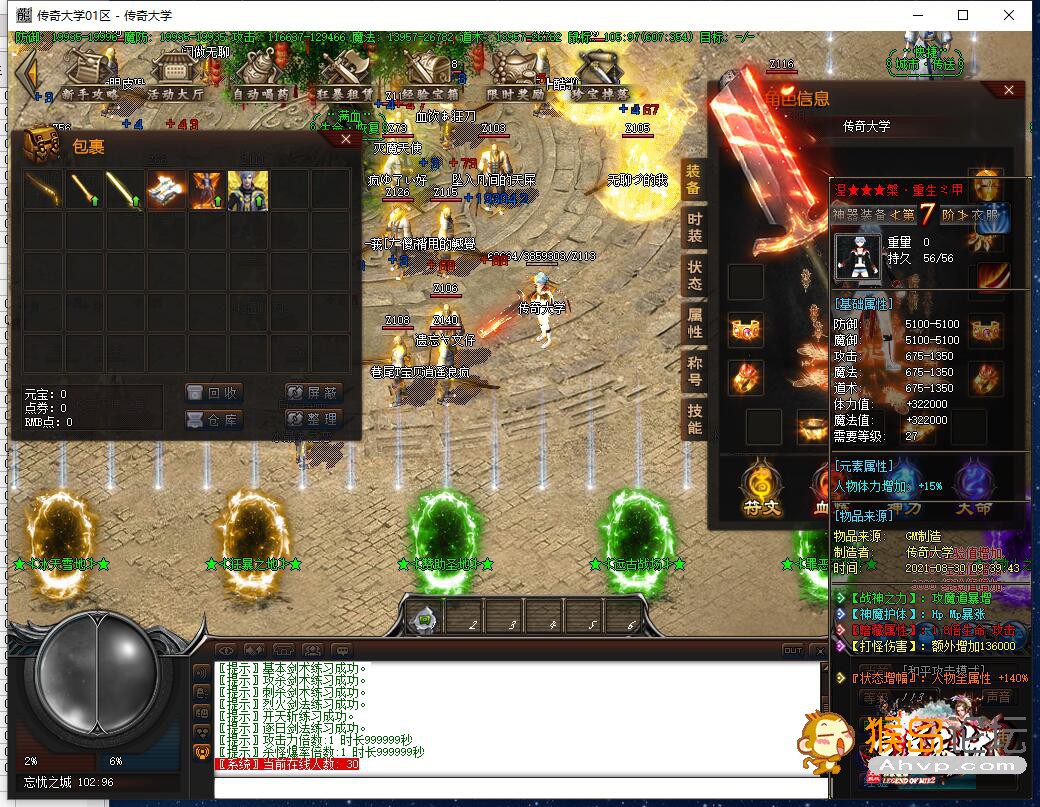Select the blue-haired character costume in the bag
Screen dimensions: 1040x807
[x=248, y=190]
